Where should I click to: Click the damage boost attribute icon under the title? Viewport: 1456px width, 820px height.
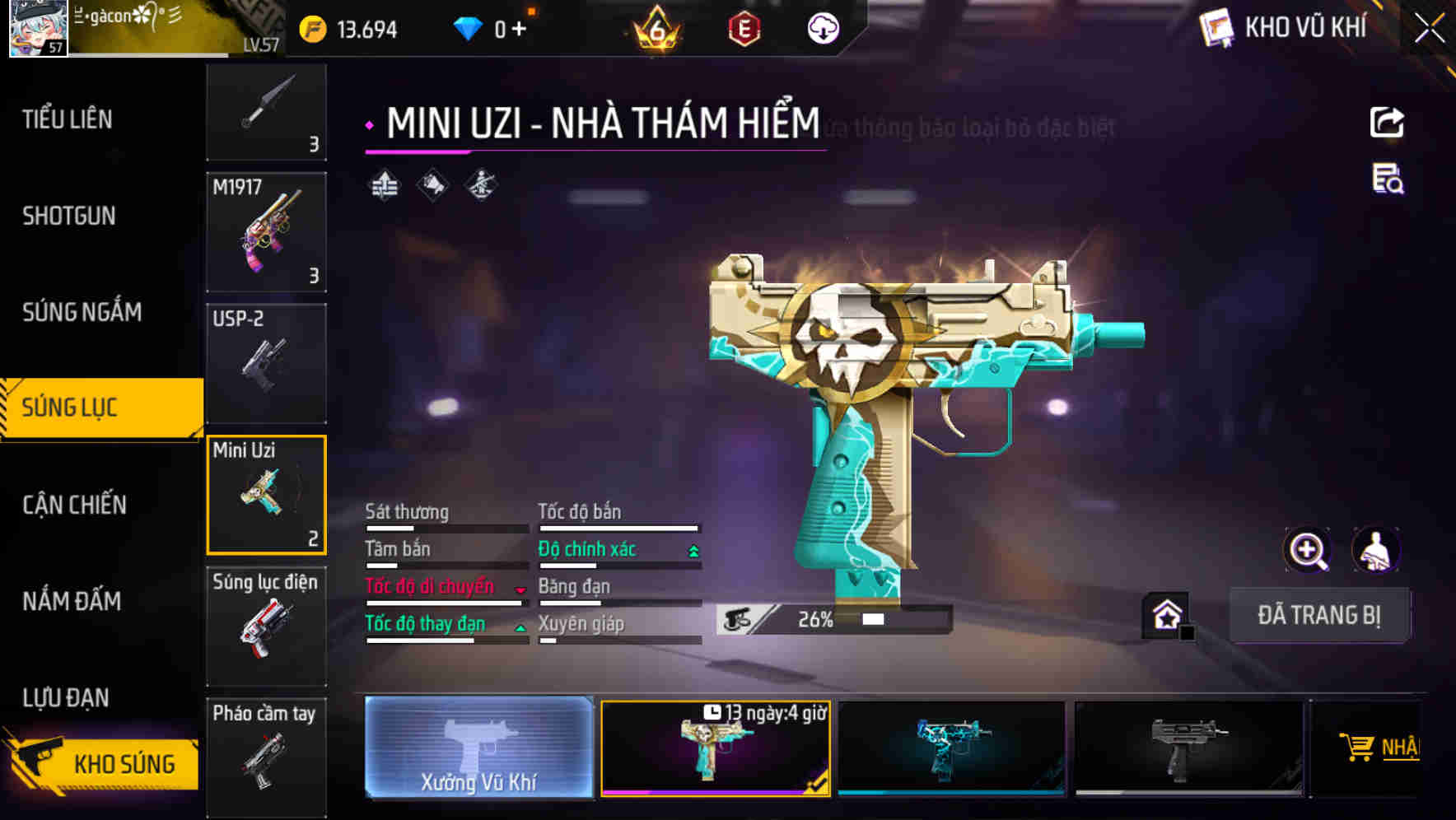(x=383, y=184)
